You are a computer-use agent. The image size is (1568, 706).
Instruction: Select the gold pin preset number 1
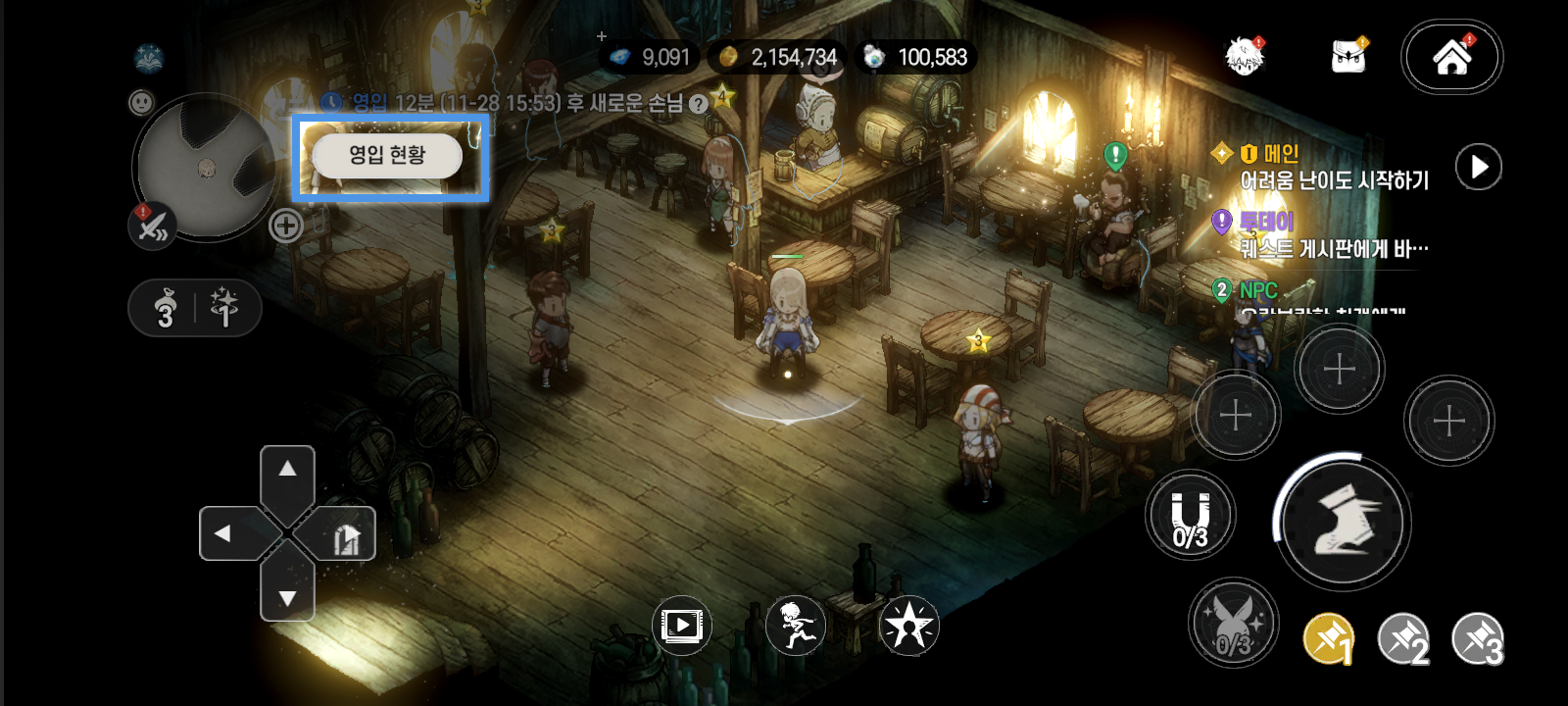(x=1329, y=639)
